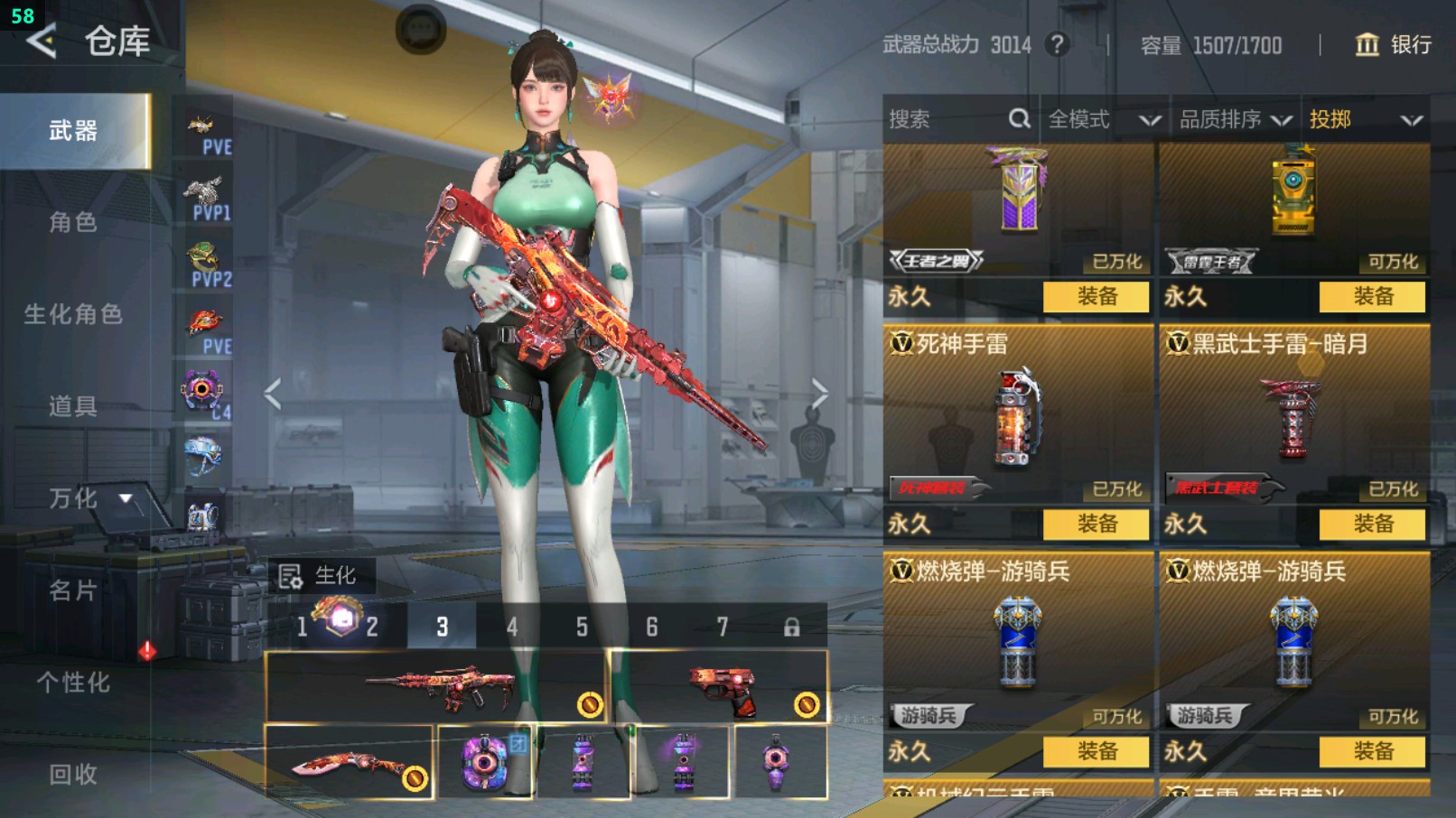Open the 回收 recycle section
This screenshot has height=818, width=1456.
73,774
